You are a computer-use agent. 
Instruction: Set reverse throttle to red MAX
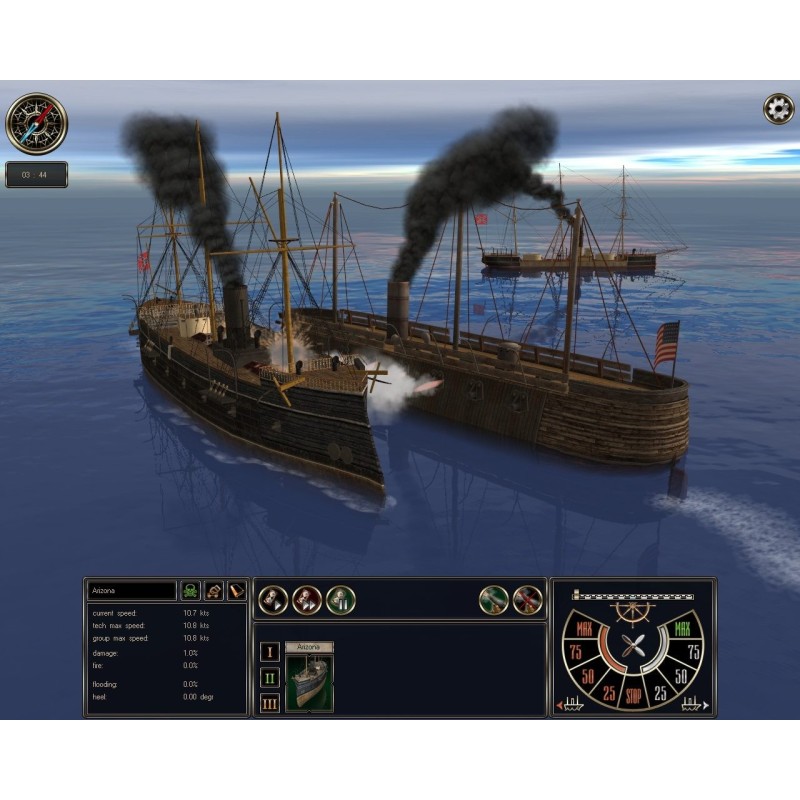[585, 630]
